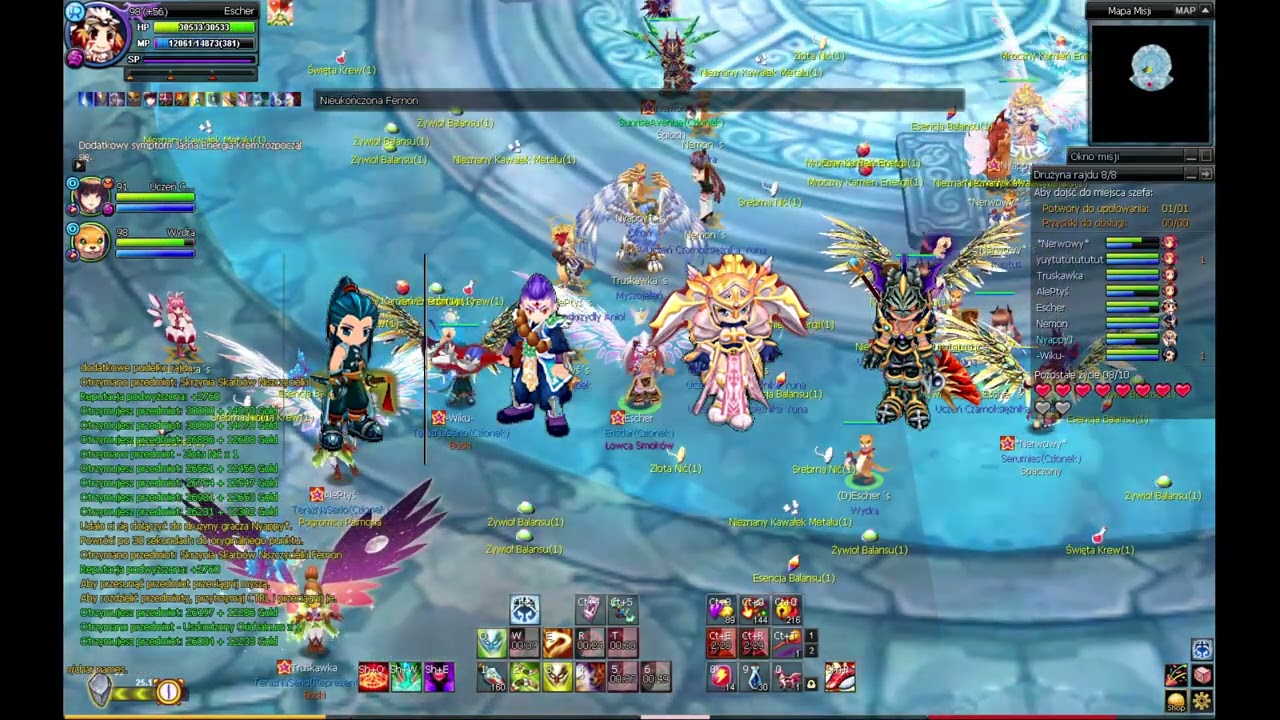The image size is (1280, 720).
Task: Collapse the minimap with the arrow button
Action: (x=1205, y=11)
